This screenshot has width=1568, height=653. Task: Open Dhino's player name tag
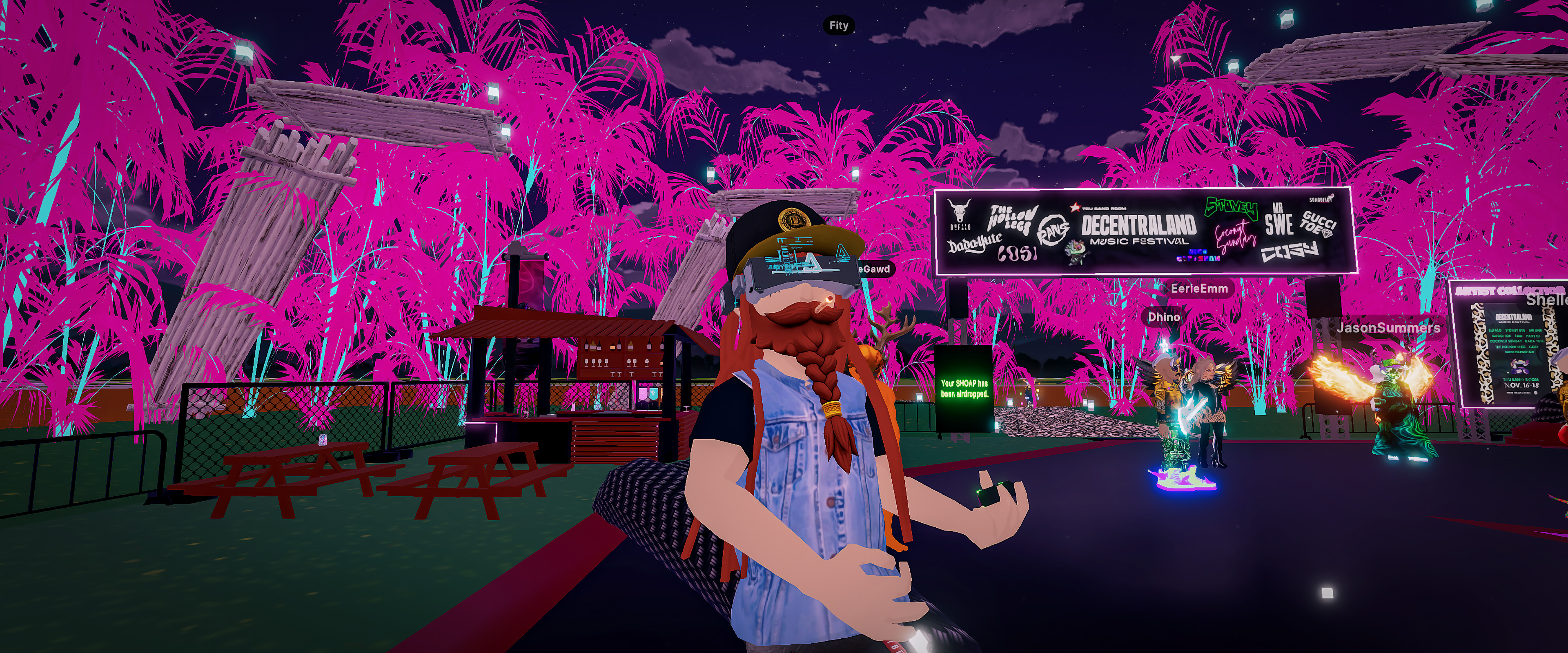click(x=1163, y=317)
